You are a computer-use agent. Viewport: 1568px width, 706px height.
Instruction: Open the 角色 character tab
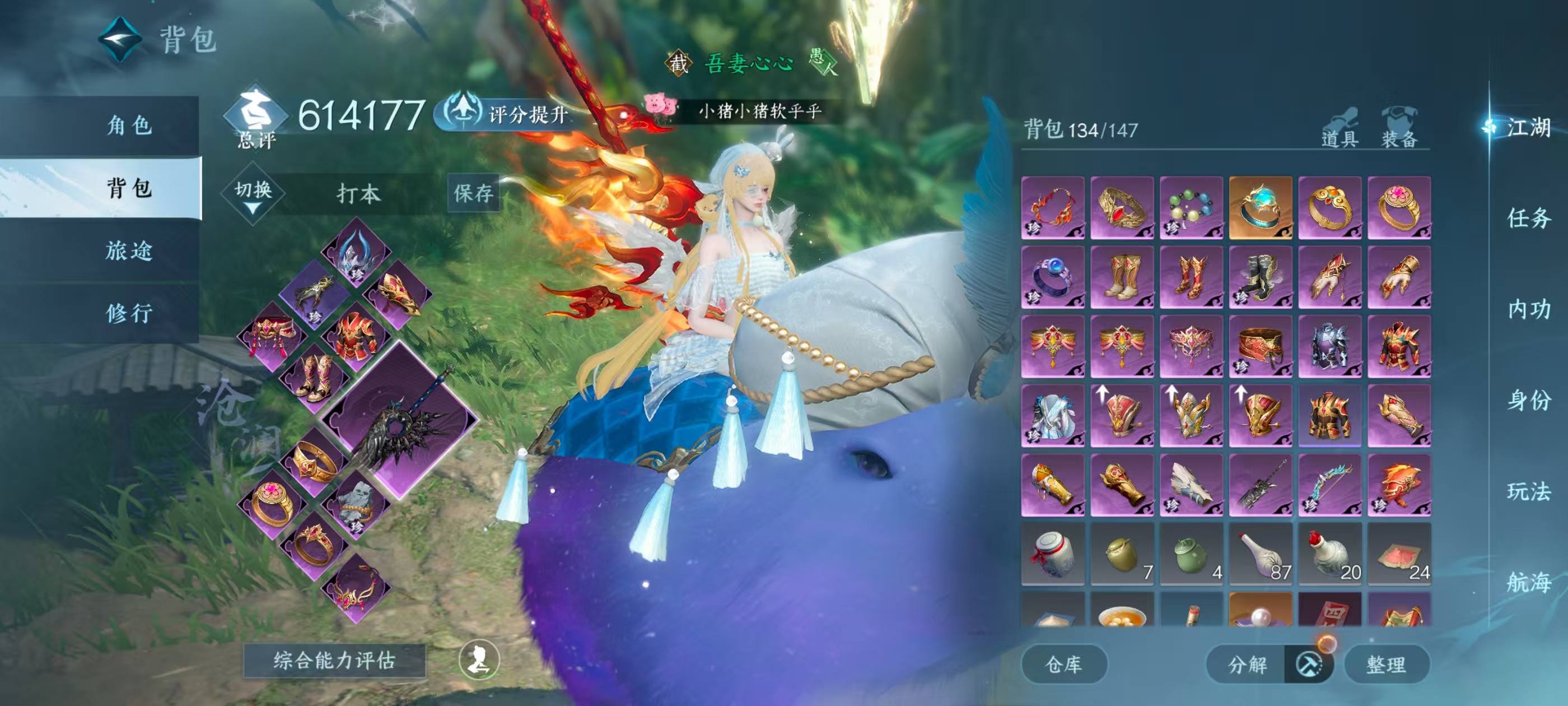pos(128,126)
